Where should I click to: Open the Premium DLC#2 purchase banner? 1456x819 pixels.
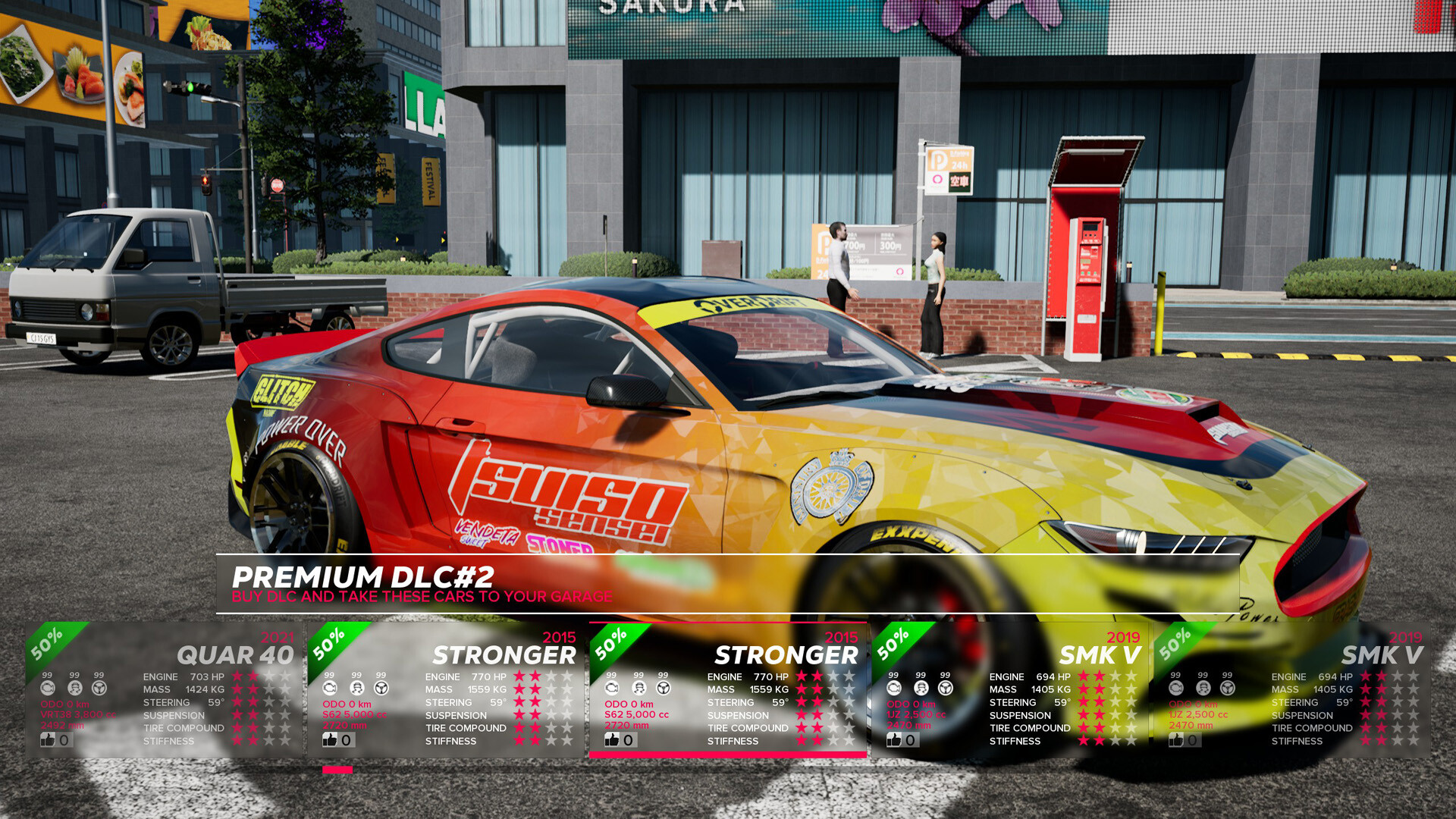tap(422, 585)
